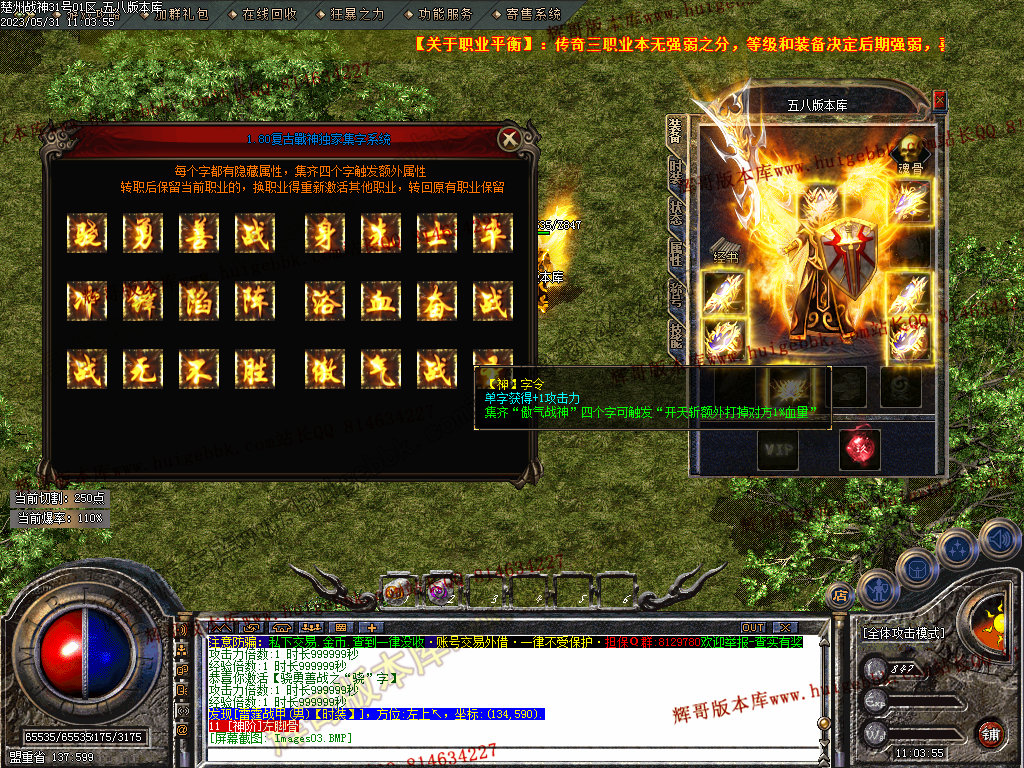Switch to the 技能 skills tab
The height and width of the screenshot is (768, 1024).
[x=677, y=335]
